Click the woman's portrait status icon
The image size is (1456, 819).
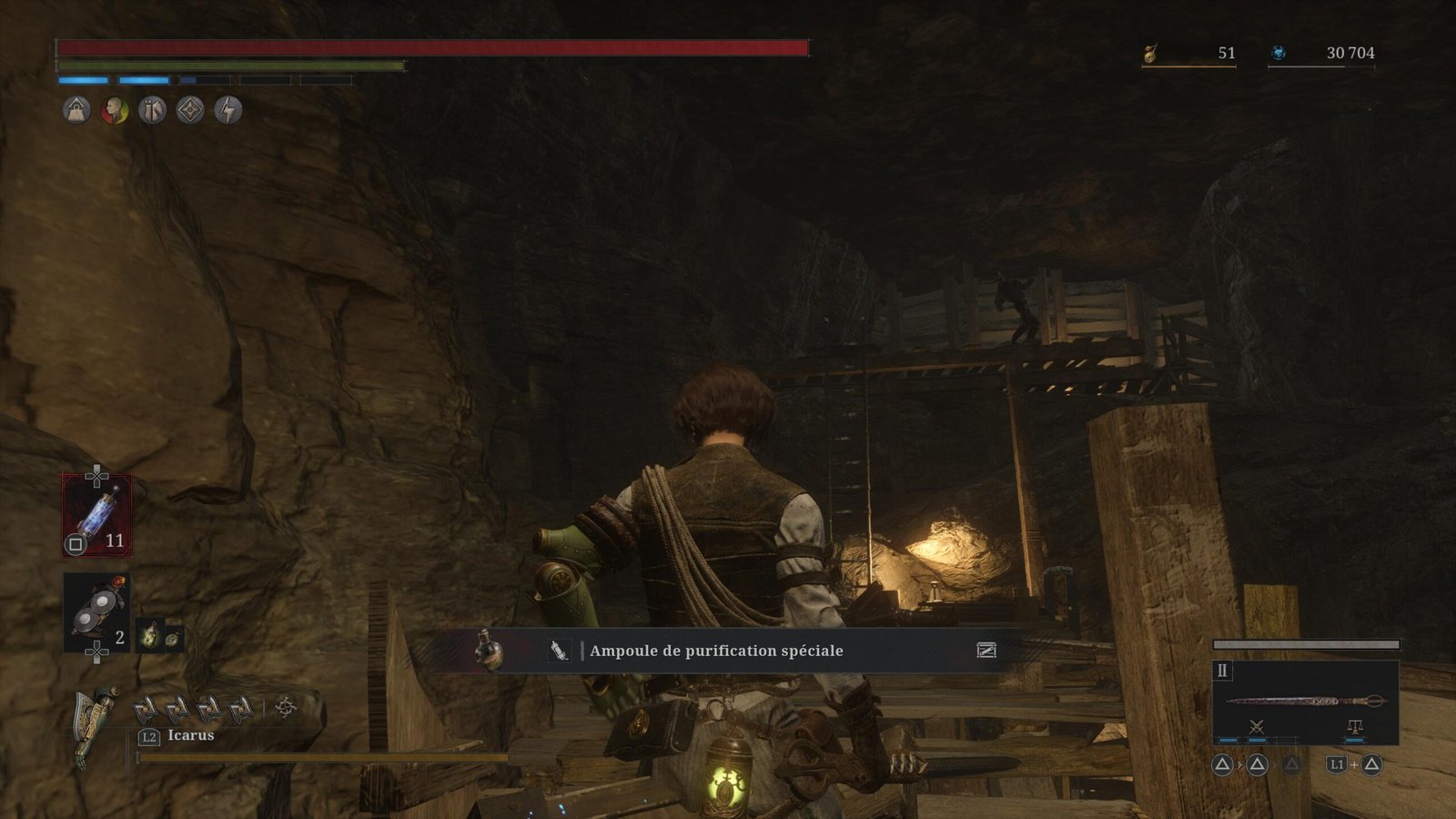click(x=115, y=111)
